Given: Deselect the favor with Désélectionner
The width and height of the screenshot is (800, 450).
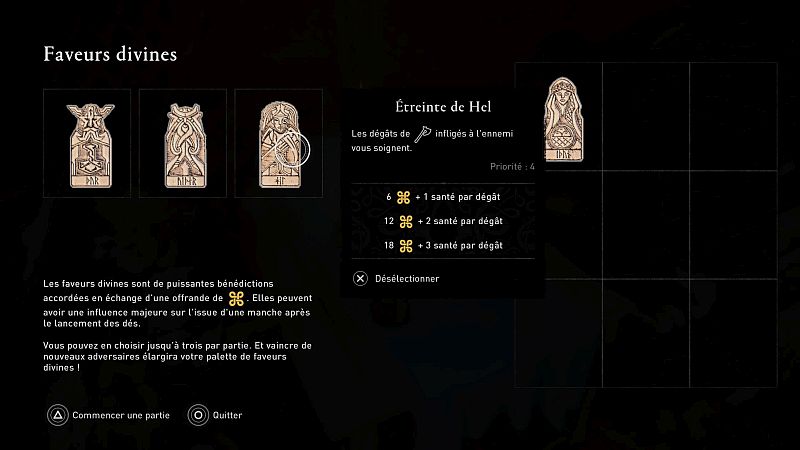Looking at the screenshot, I should pyautogui.click(x=398, y=278).
